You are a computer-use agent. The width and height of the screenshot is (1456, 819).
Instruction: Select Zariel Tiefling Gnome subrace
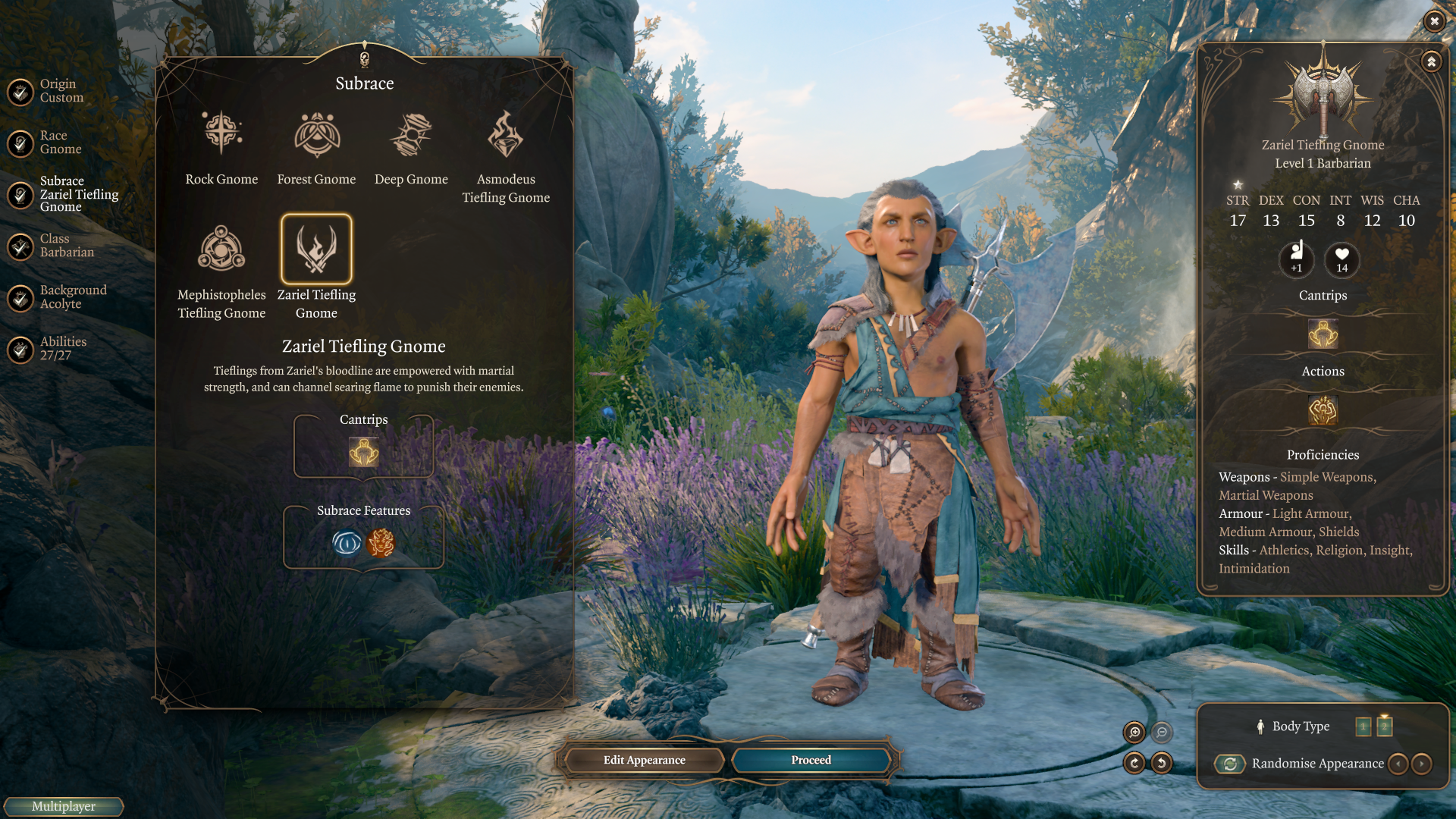316,249
